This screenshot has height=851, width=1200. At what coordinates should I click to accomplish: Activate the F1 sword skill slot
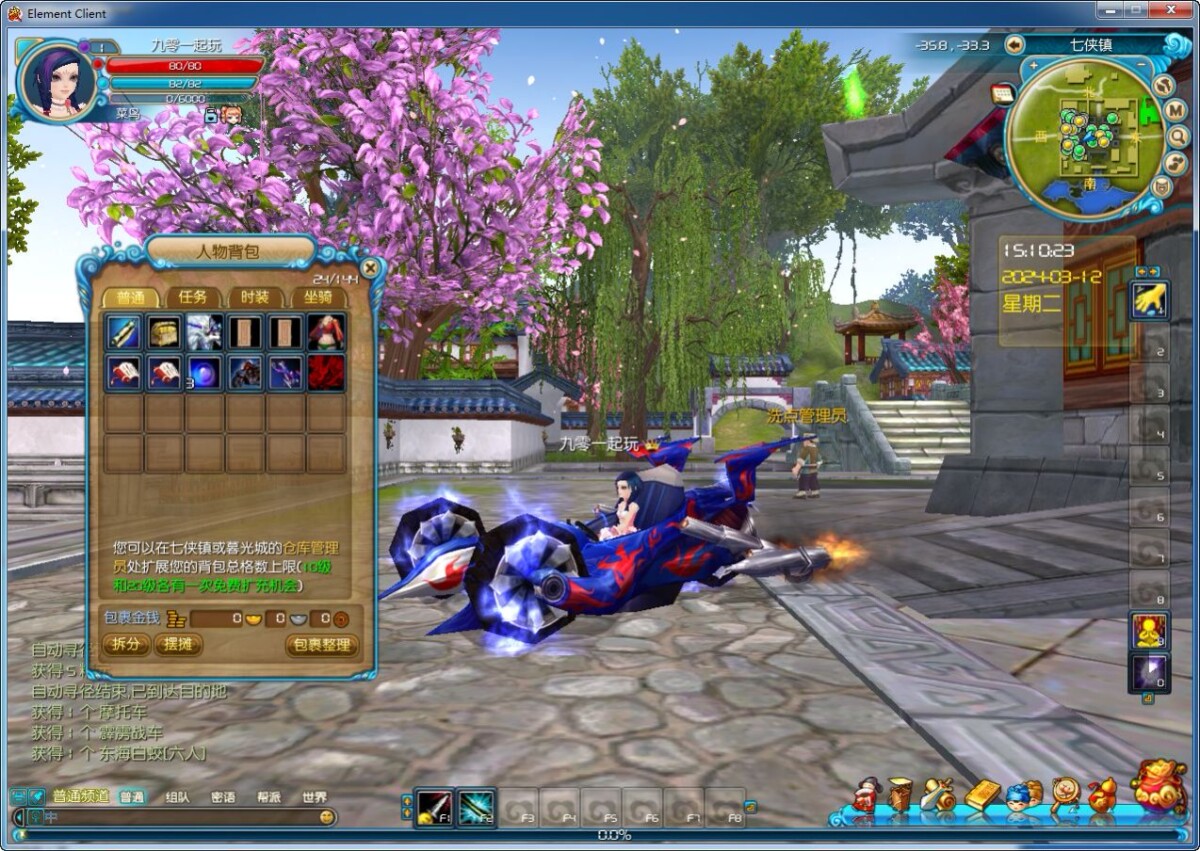click(433, 805)
